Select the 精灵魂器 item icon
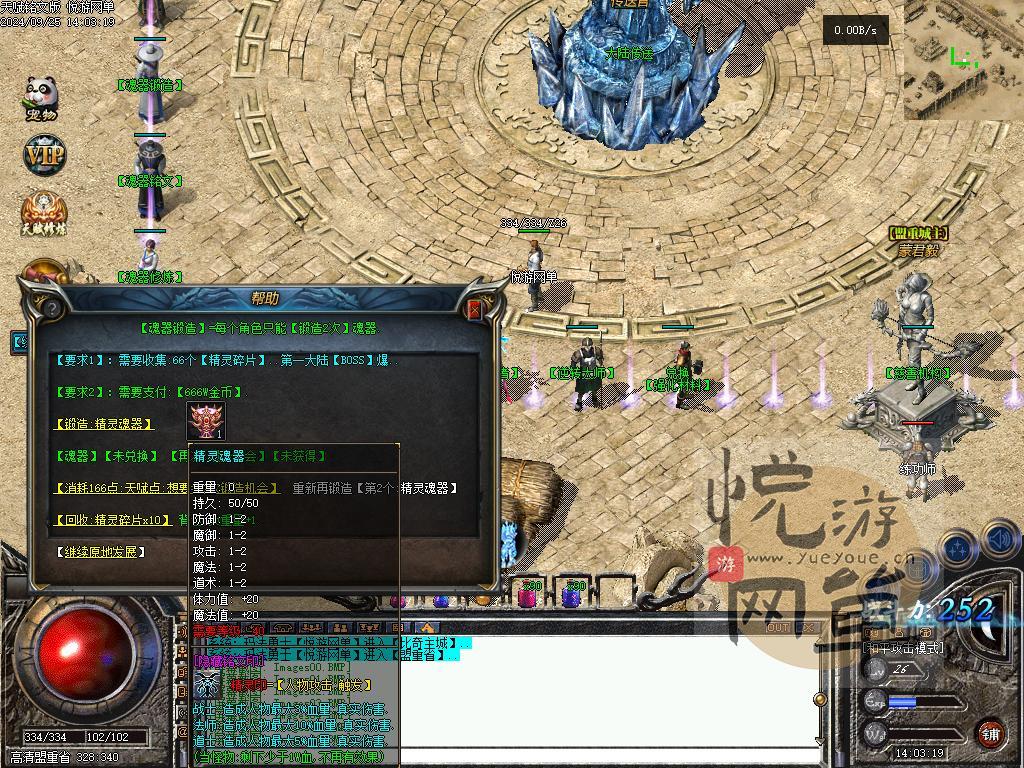1024x768 pixels. [208, 421]
